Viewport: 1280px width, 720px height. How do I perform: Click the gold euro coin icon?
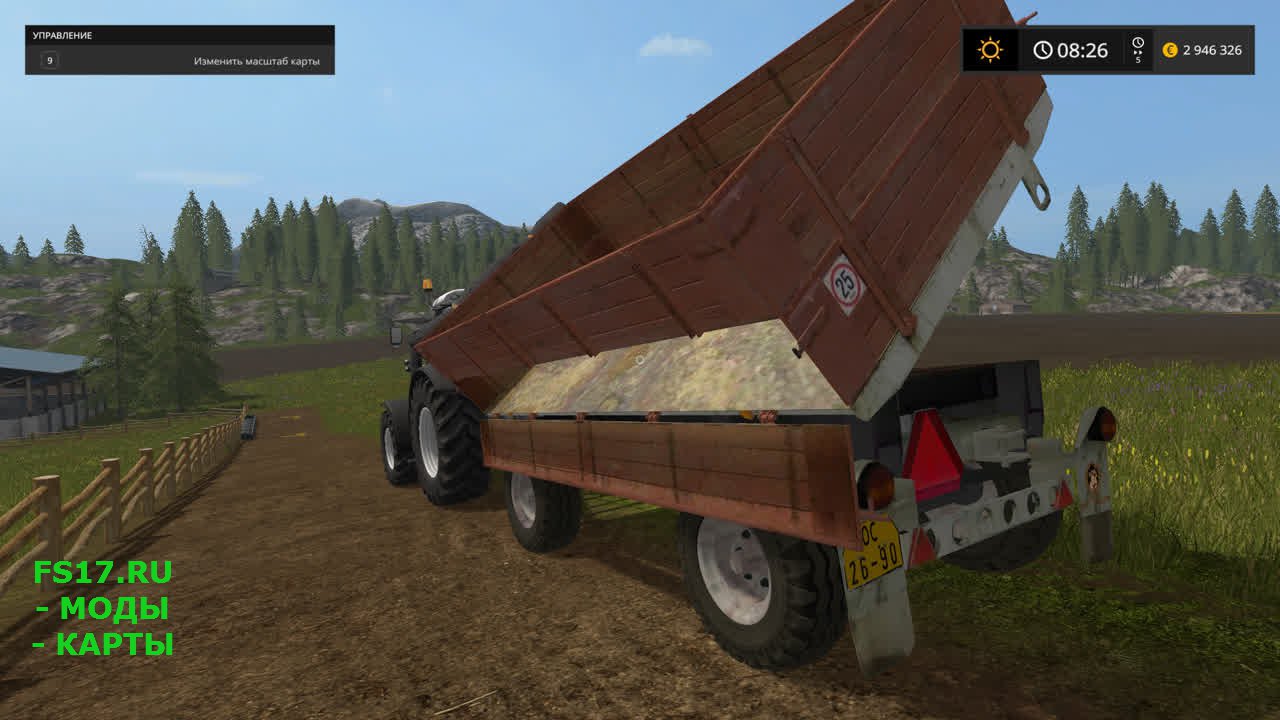[1170, 50]
